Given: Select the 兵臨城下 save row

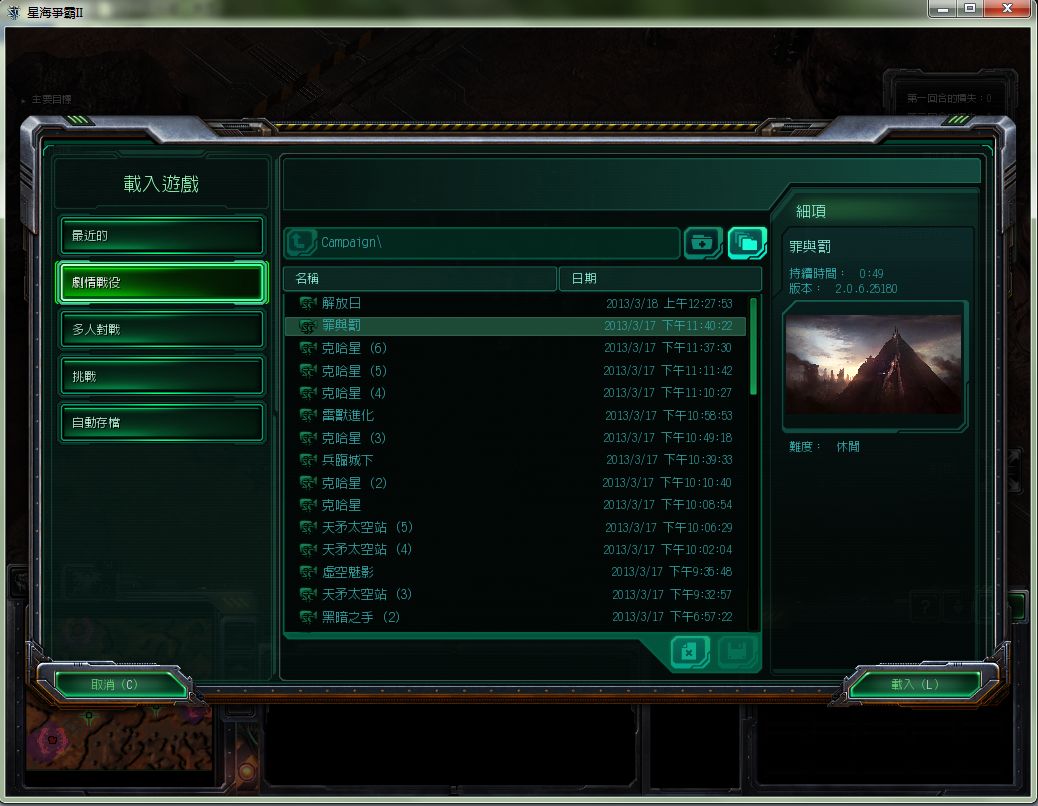Looking at the screenshot, I should pyautogui.click(x=516, y=460).
